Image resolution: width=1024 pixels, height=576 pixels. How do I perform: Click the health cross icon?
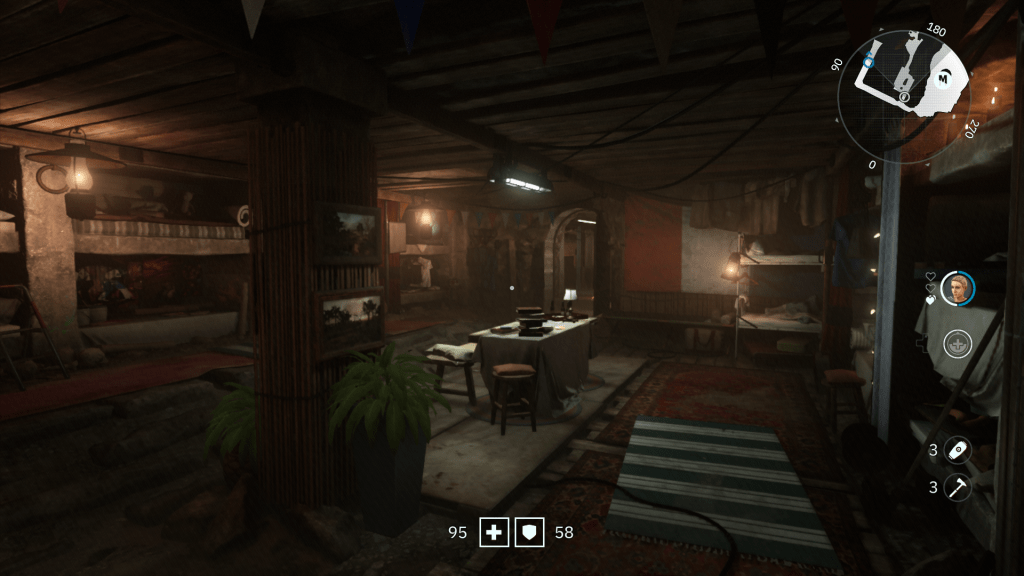[493, 532]
